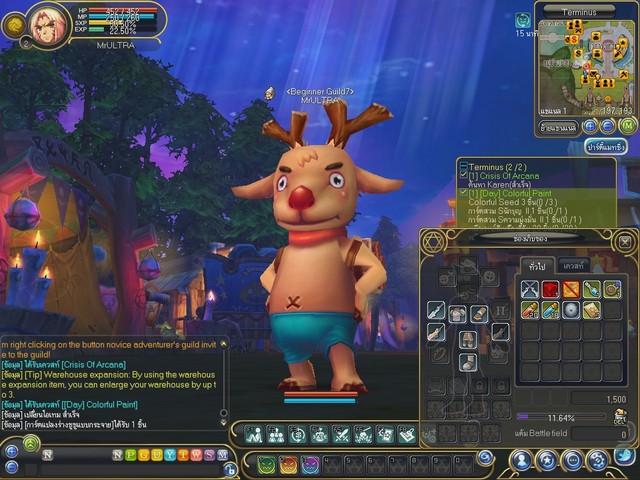Zoom out the minimap with minus button
640x480 pixels.
point(607,126)
